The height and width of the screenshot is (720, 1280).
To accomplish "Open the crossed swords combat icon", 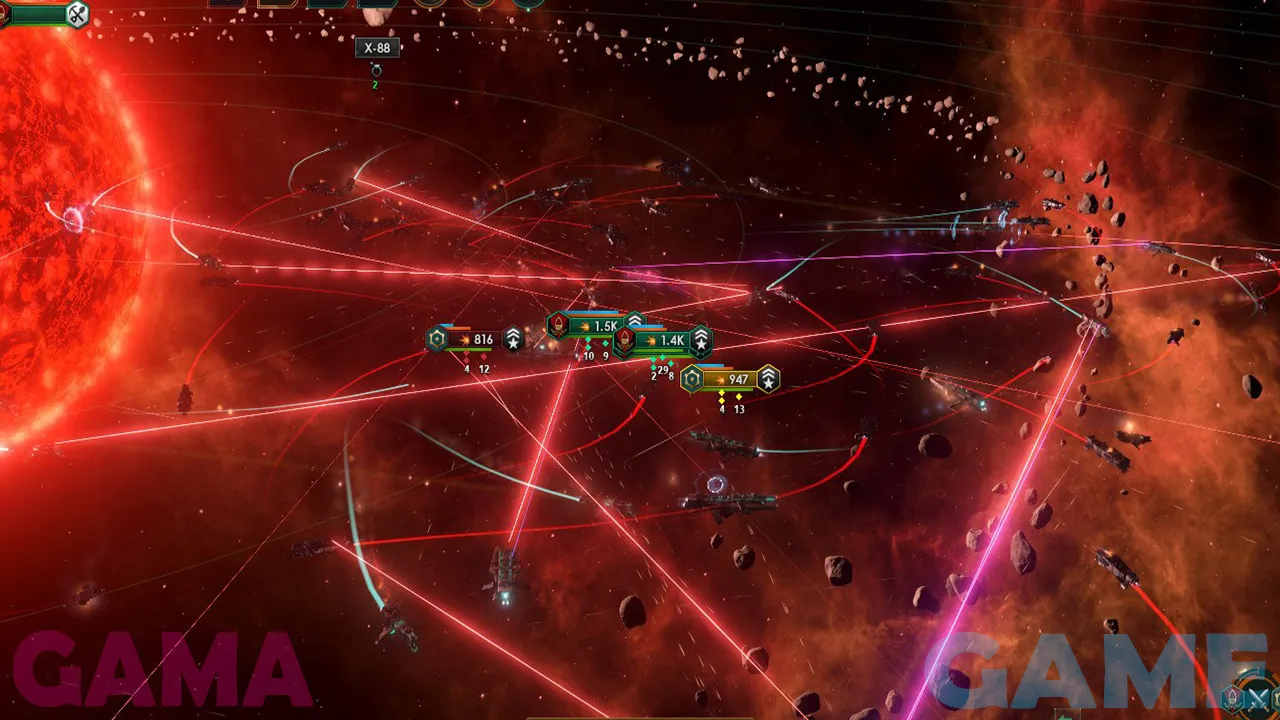I will click(x=1258, y=698).
